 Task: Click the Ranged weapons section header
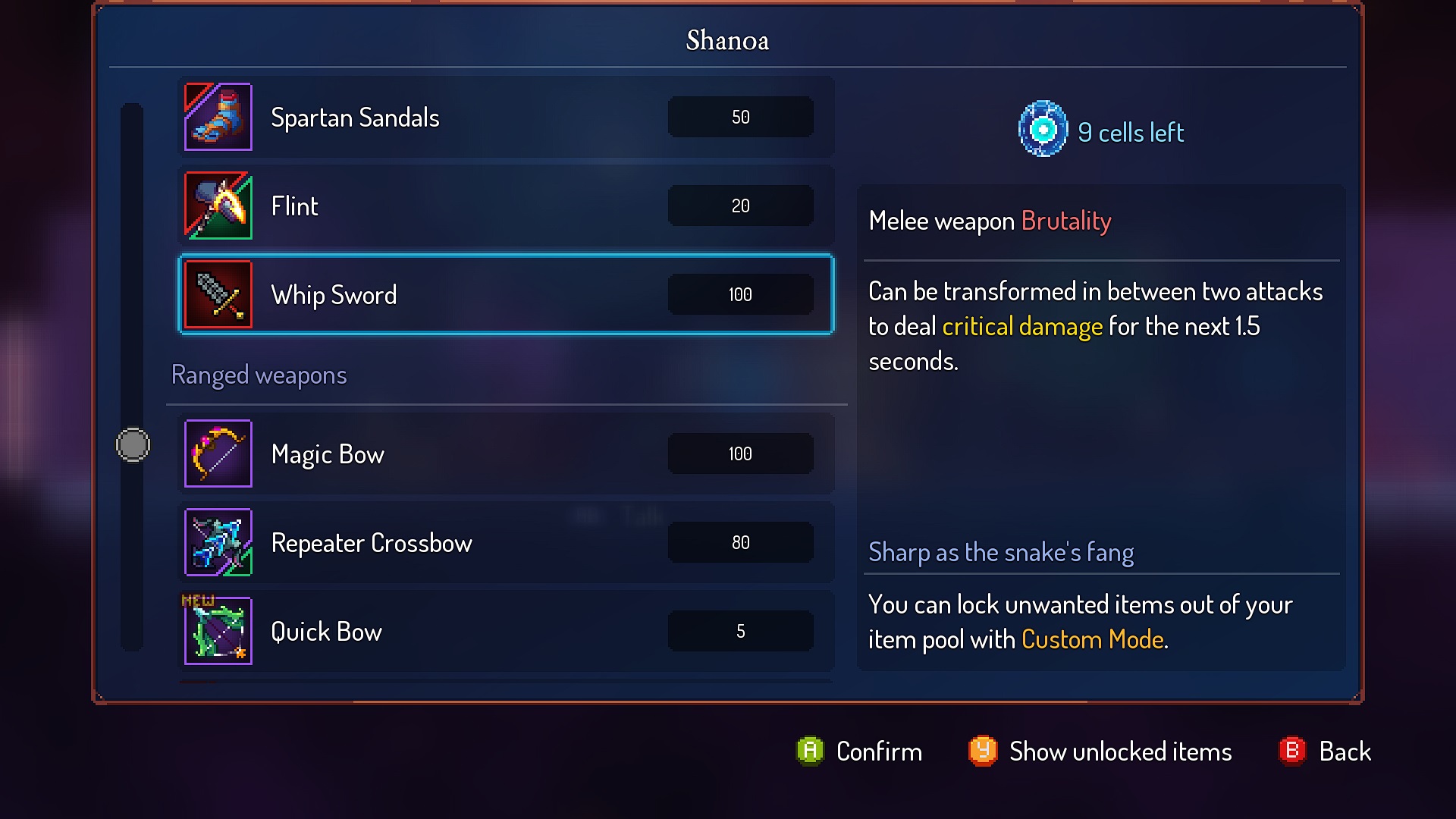pos(259,375)
